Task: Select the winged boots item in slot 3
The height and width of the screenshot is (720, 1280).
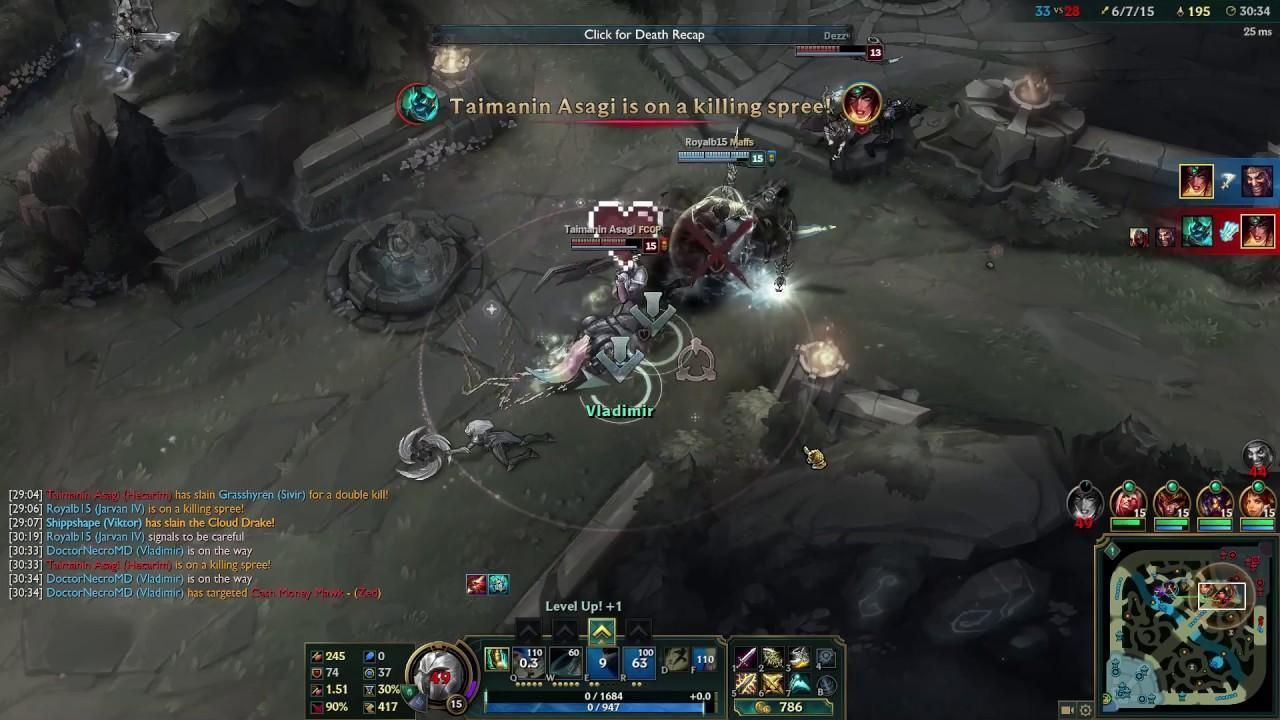Action: 799,658
